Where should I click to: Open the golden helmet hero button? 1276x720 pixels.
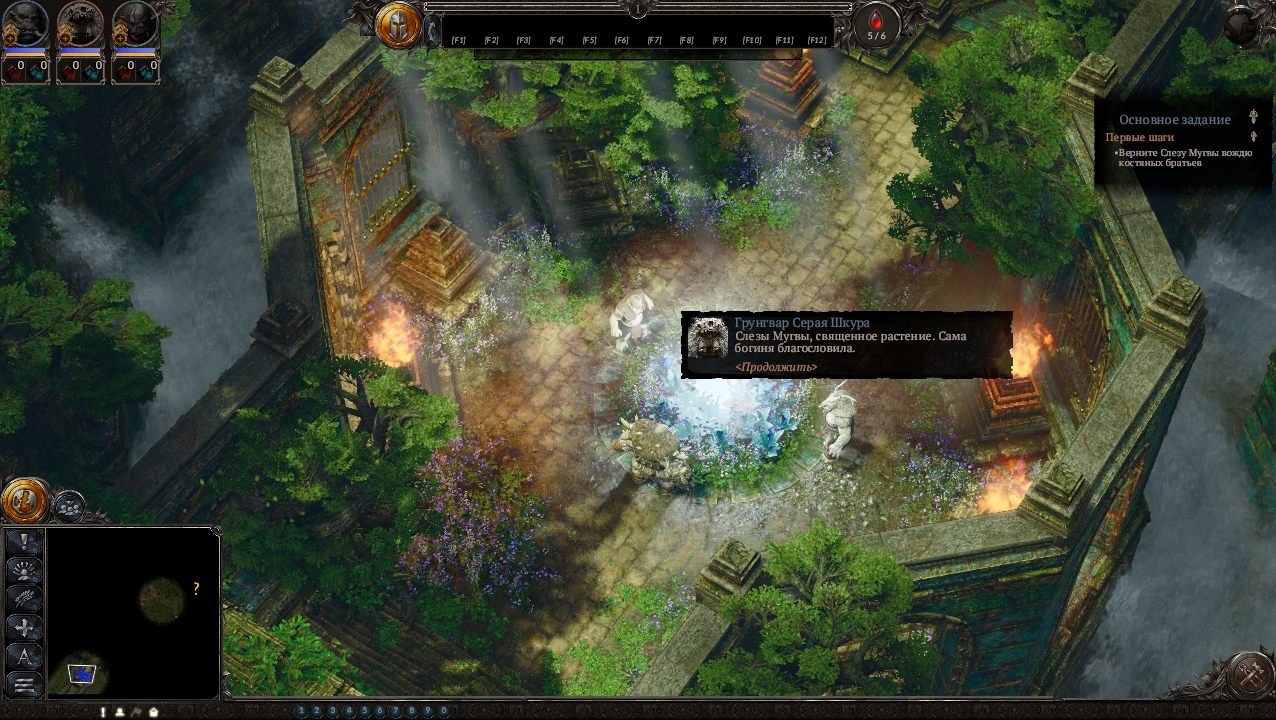click(x=398, y=25)
